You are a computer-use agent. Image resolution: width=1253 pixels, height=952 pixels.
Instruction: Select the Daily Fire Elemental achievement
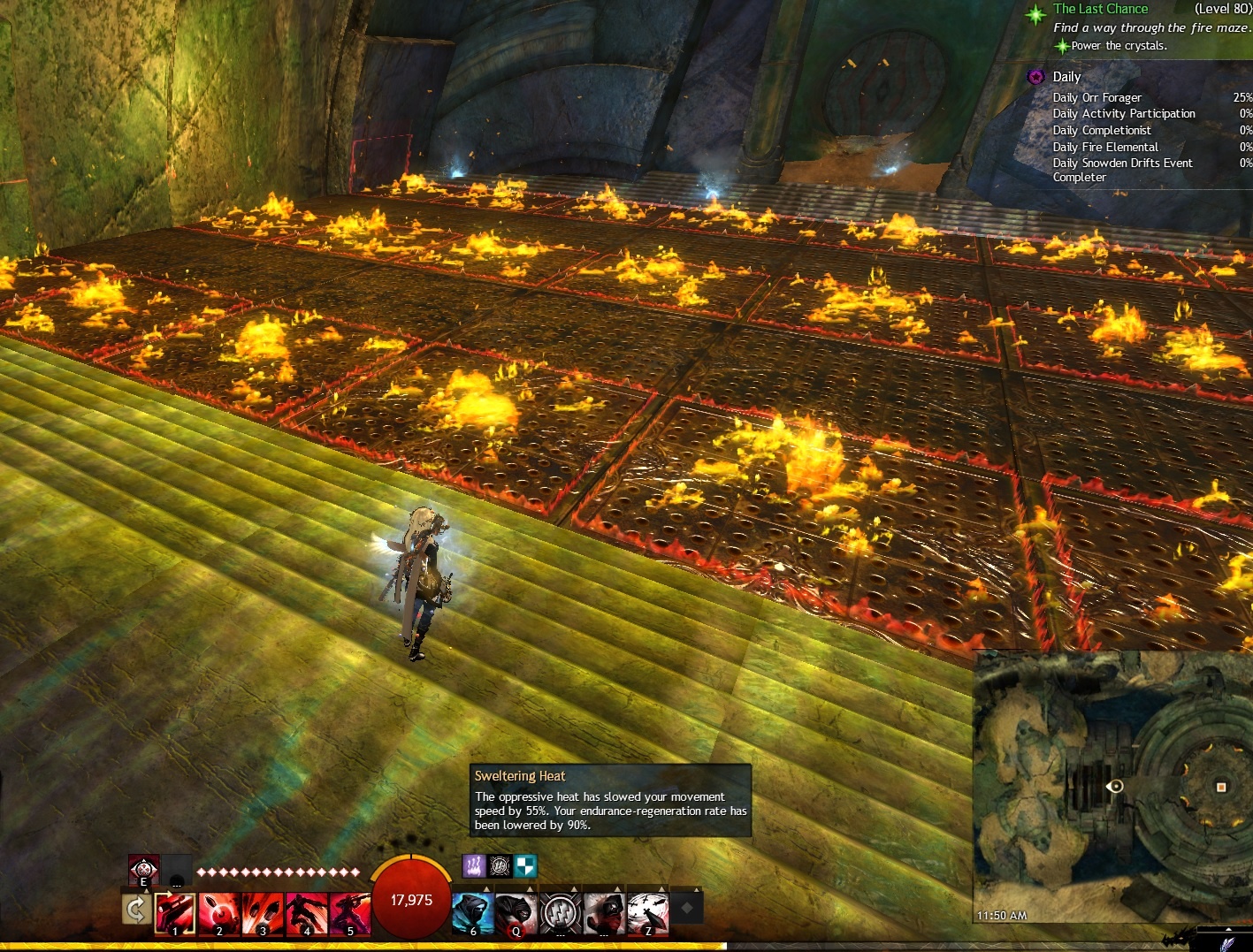pos(1104,147)
